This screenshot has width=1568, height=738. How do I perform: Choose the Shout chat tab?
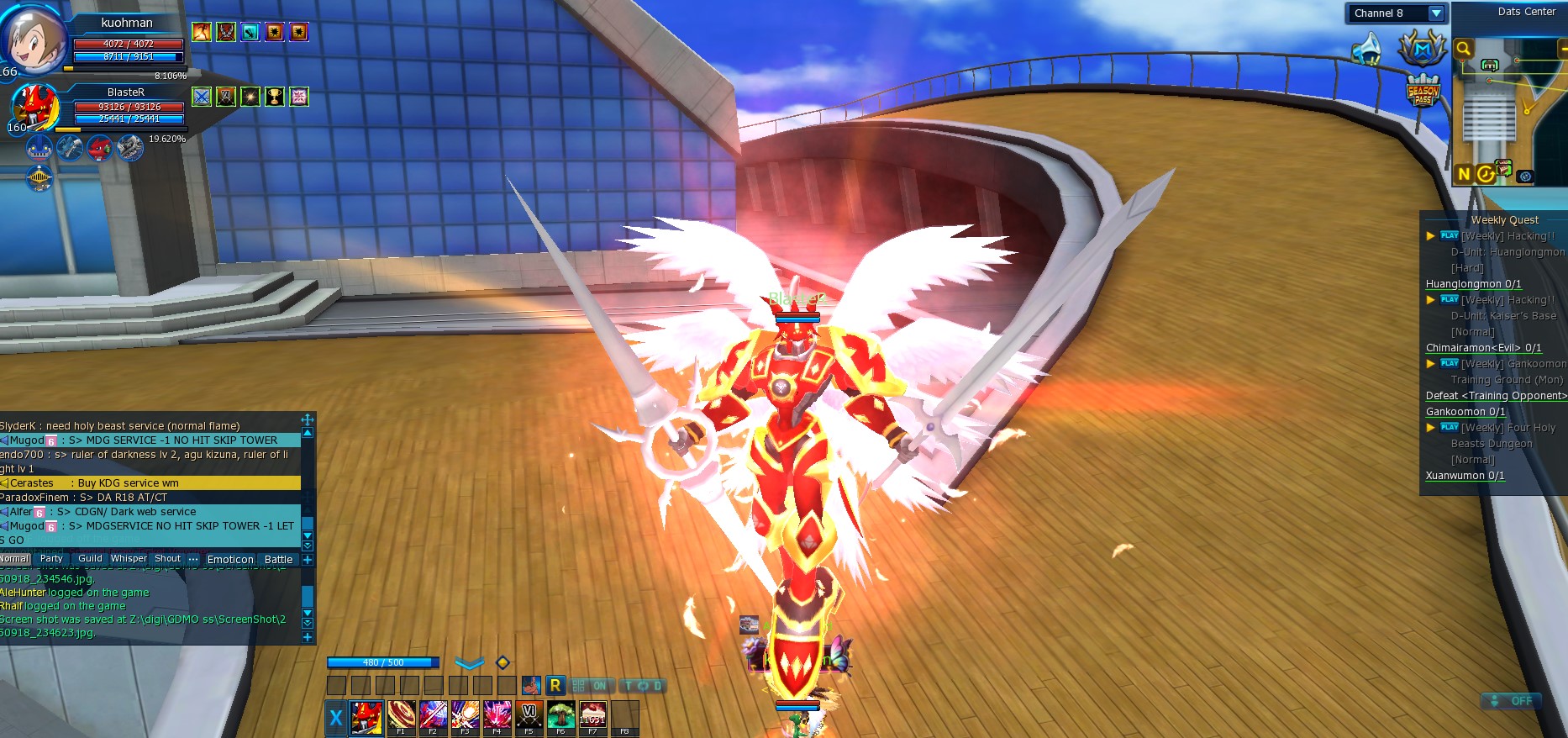pos(168,559)
